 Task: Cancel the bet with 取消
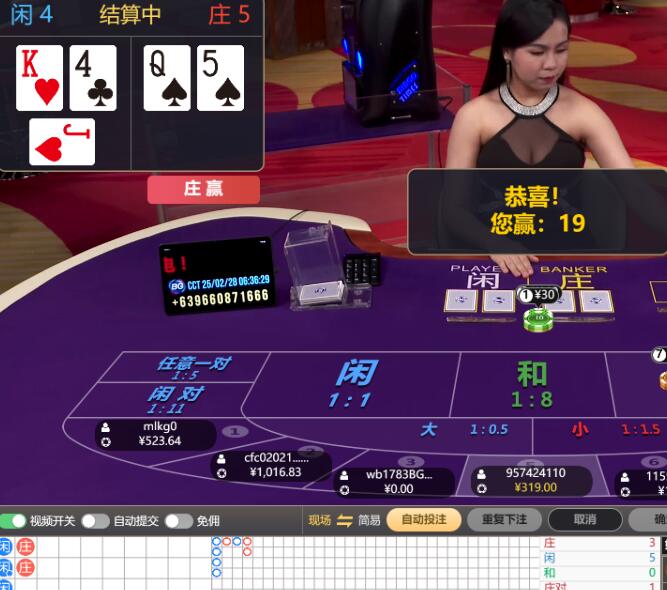(585, 520)
